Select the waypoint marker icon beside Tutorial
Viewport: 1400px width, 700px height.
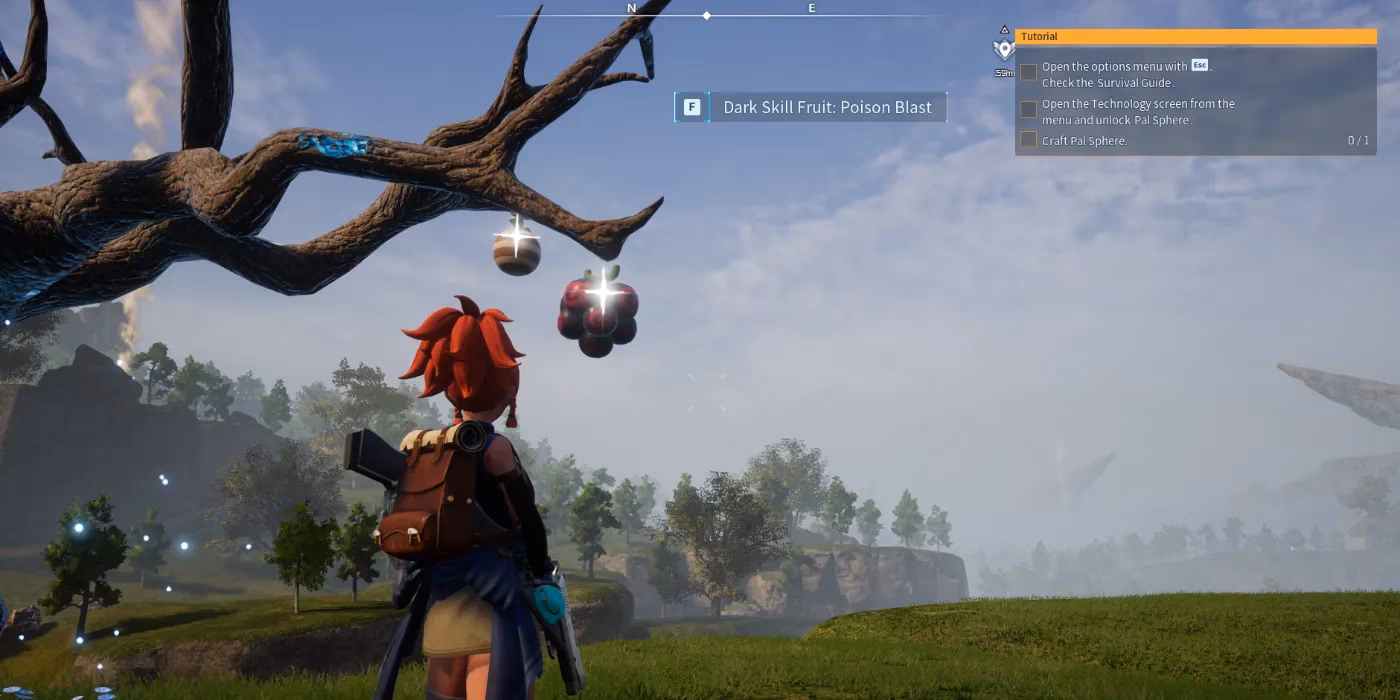click(1003, 48)
